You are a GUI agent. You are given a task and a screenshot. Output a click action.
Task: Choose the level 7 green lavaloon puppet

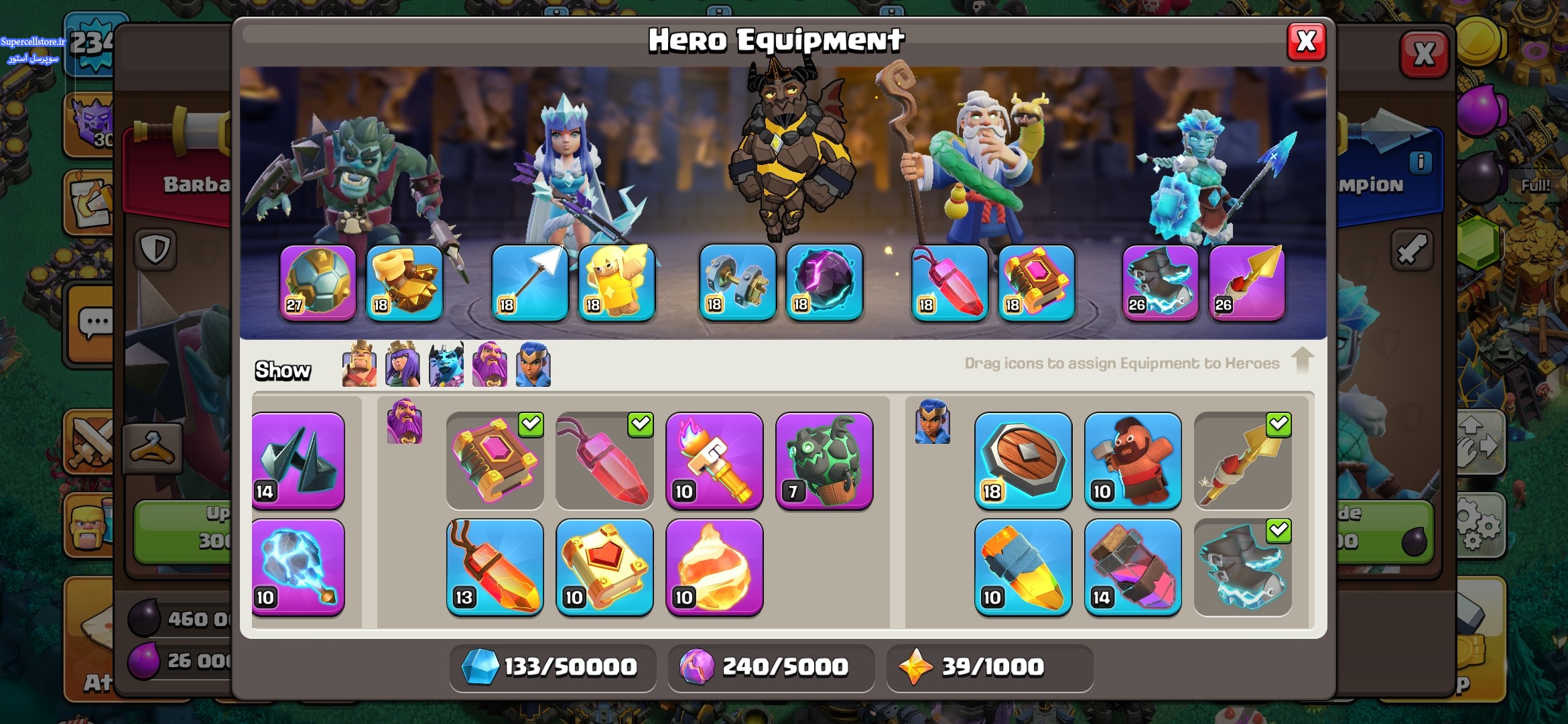(824, 461)
